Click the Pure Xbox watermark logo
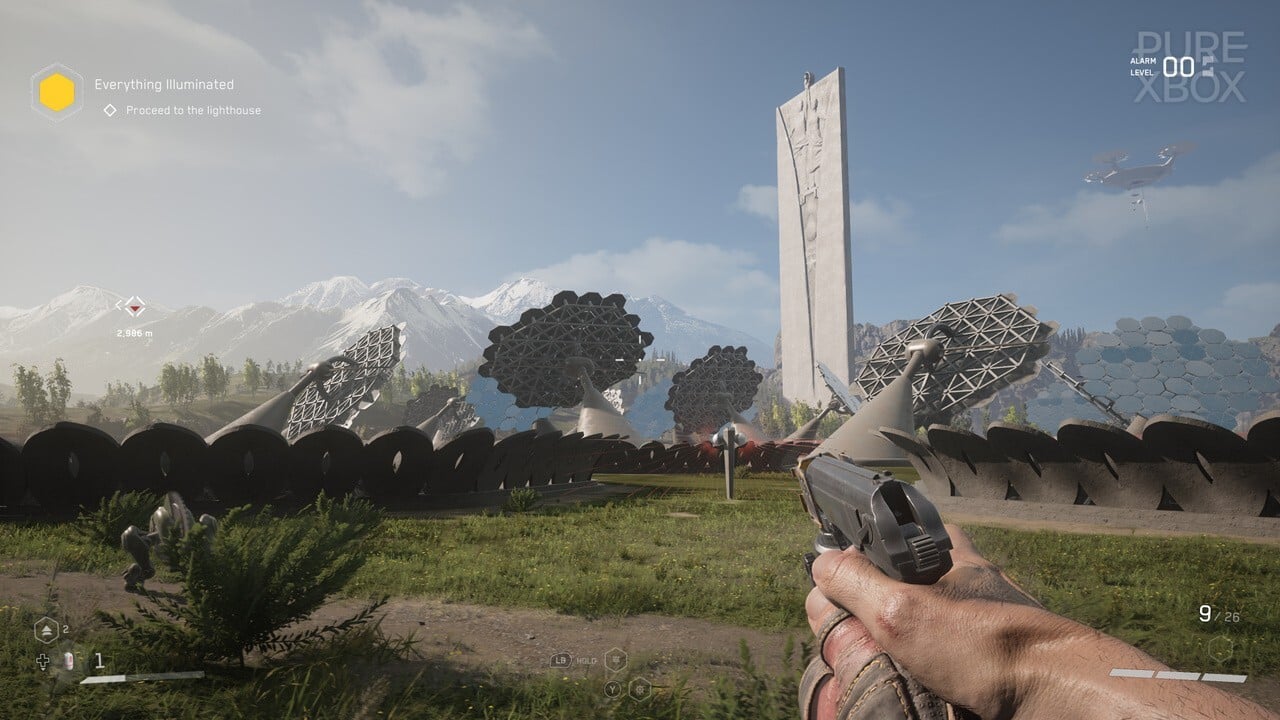Image resolution: width=1280 pixels, height=720 pixels. point(1190,67)
